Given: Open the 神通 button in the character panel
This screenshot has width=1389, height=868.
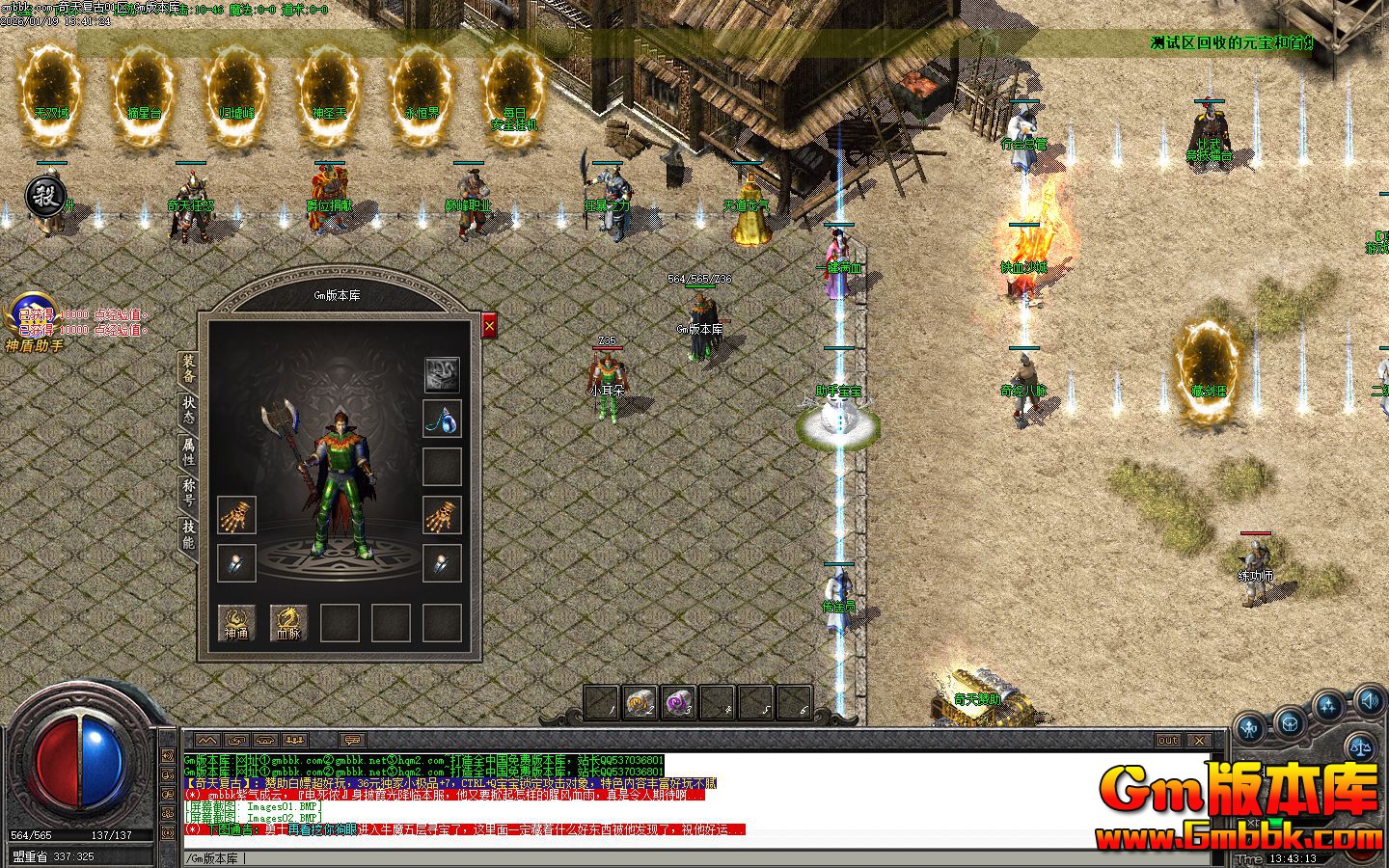Looking at the screenshot, I should click(x=236, y=622).
